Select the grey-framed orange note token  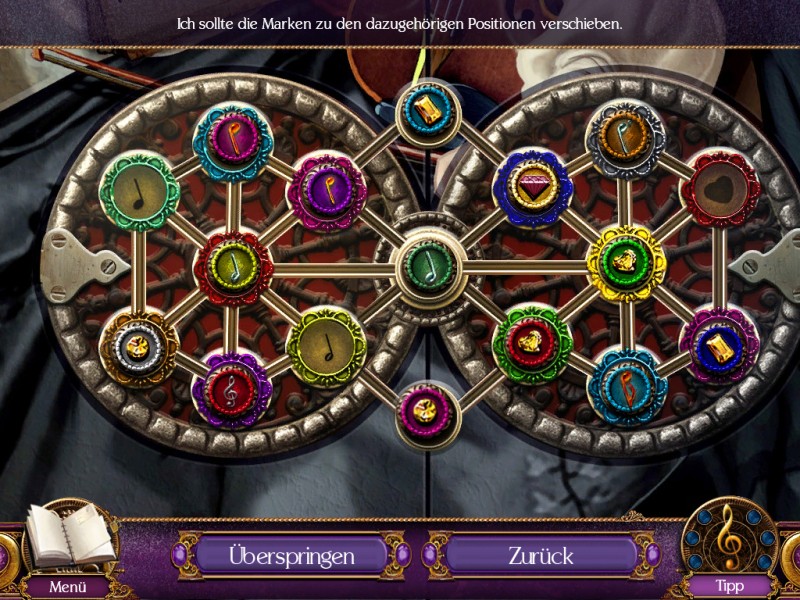(x=626, y=140)
